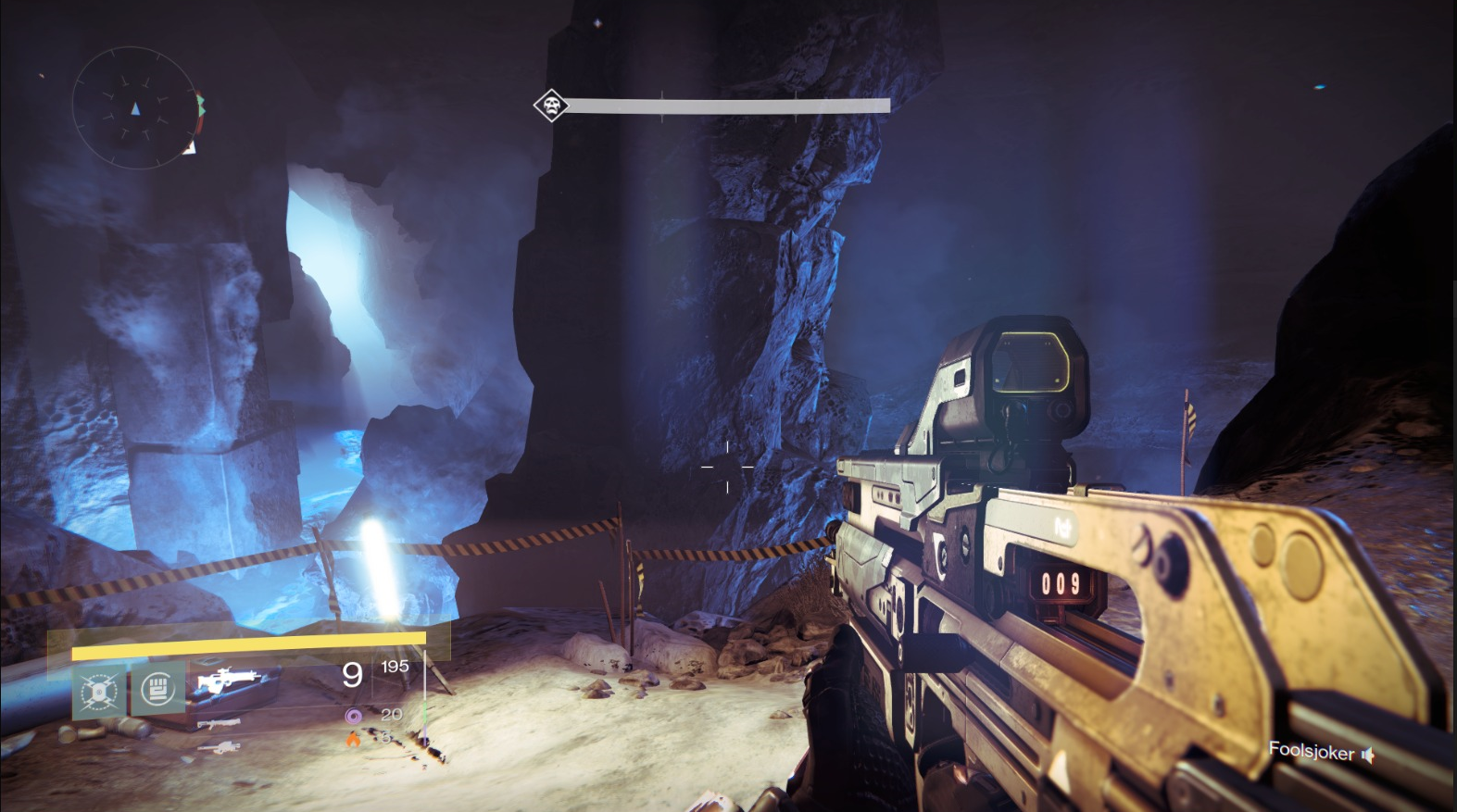Select the boss skull diamond icon
Screen dimensions: 1457x812
(x=551, y=105)
